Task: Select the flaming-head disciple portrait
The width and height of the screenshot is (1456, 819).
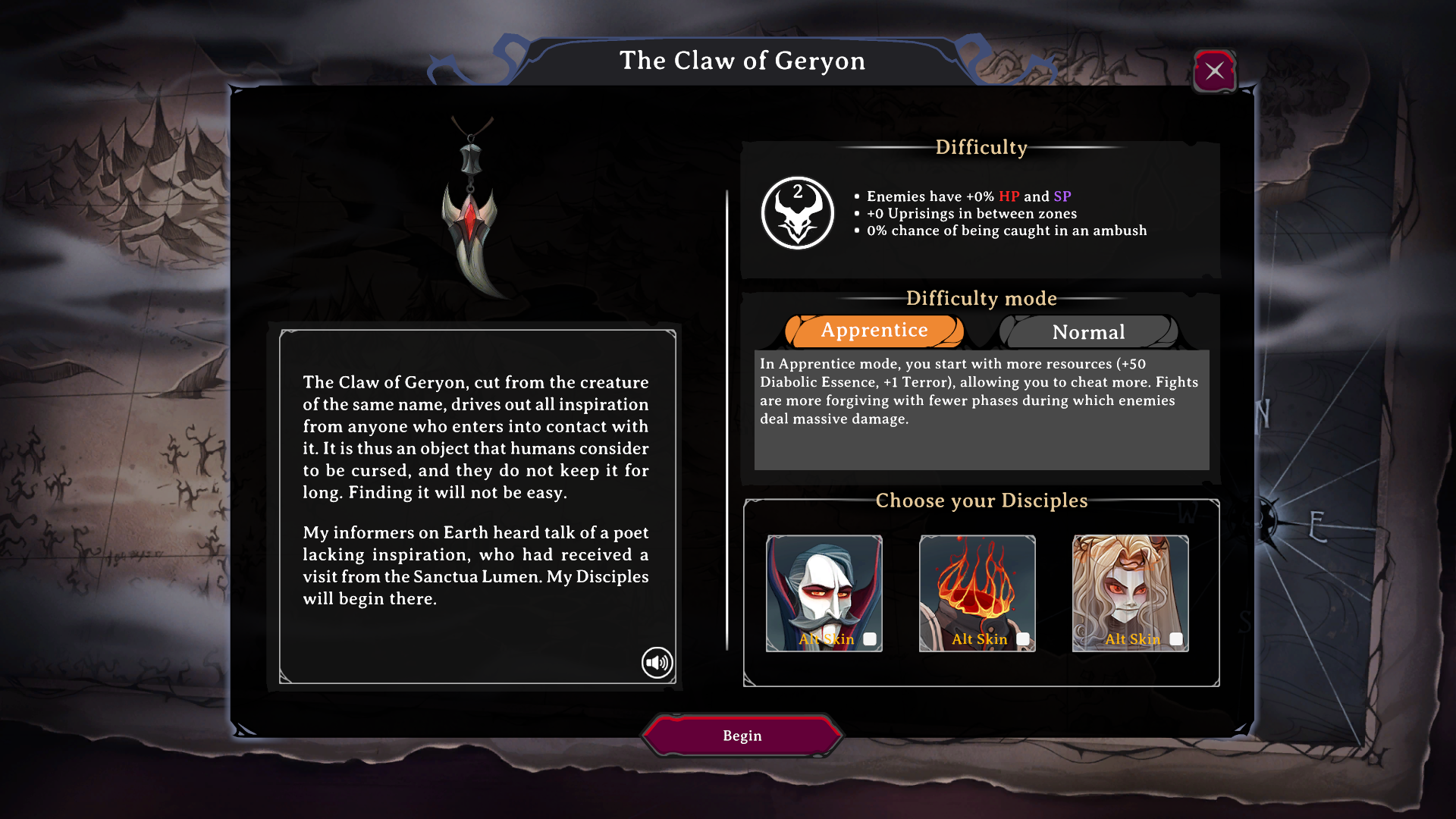Action: tap(977, 584)
